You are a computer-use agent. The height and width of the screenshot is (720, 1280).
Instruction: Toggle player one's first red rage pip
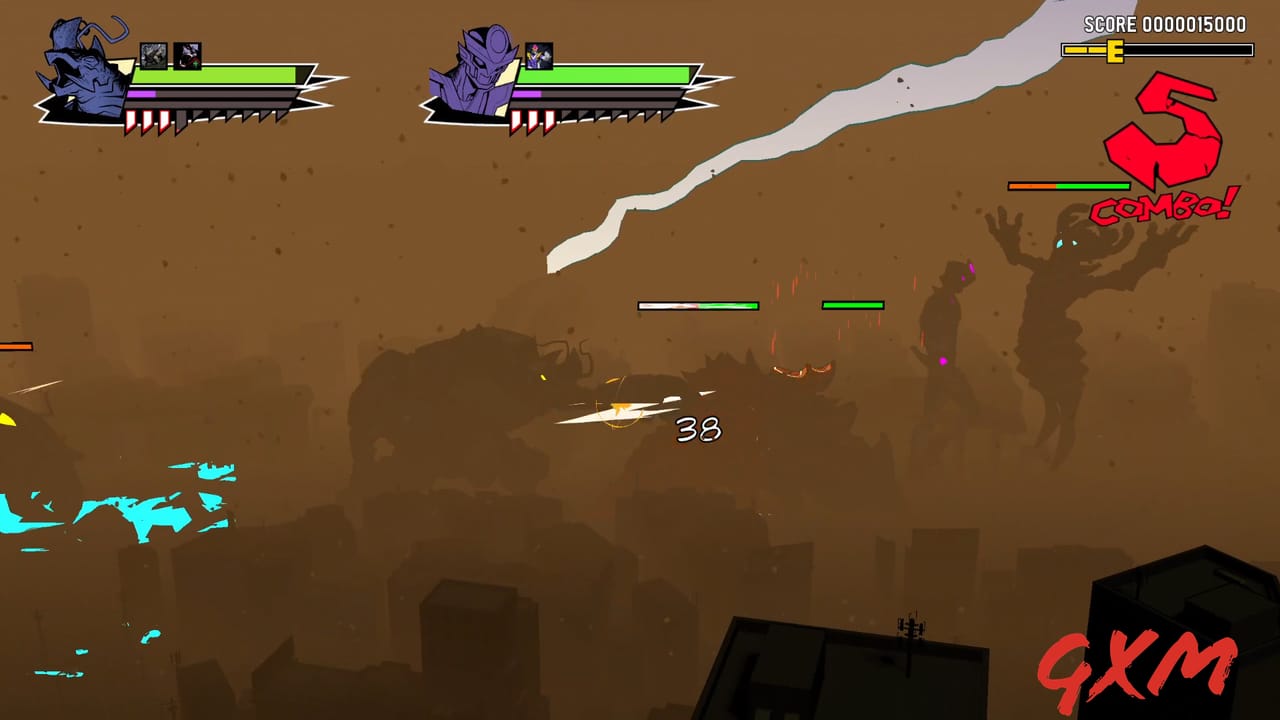coord(131,120)
